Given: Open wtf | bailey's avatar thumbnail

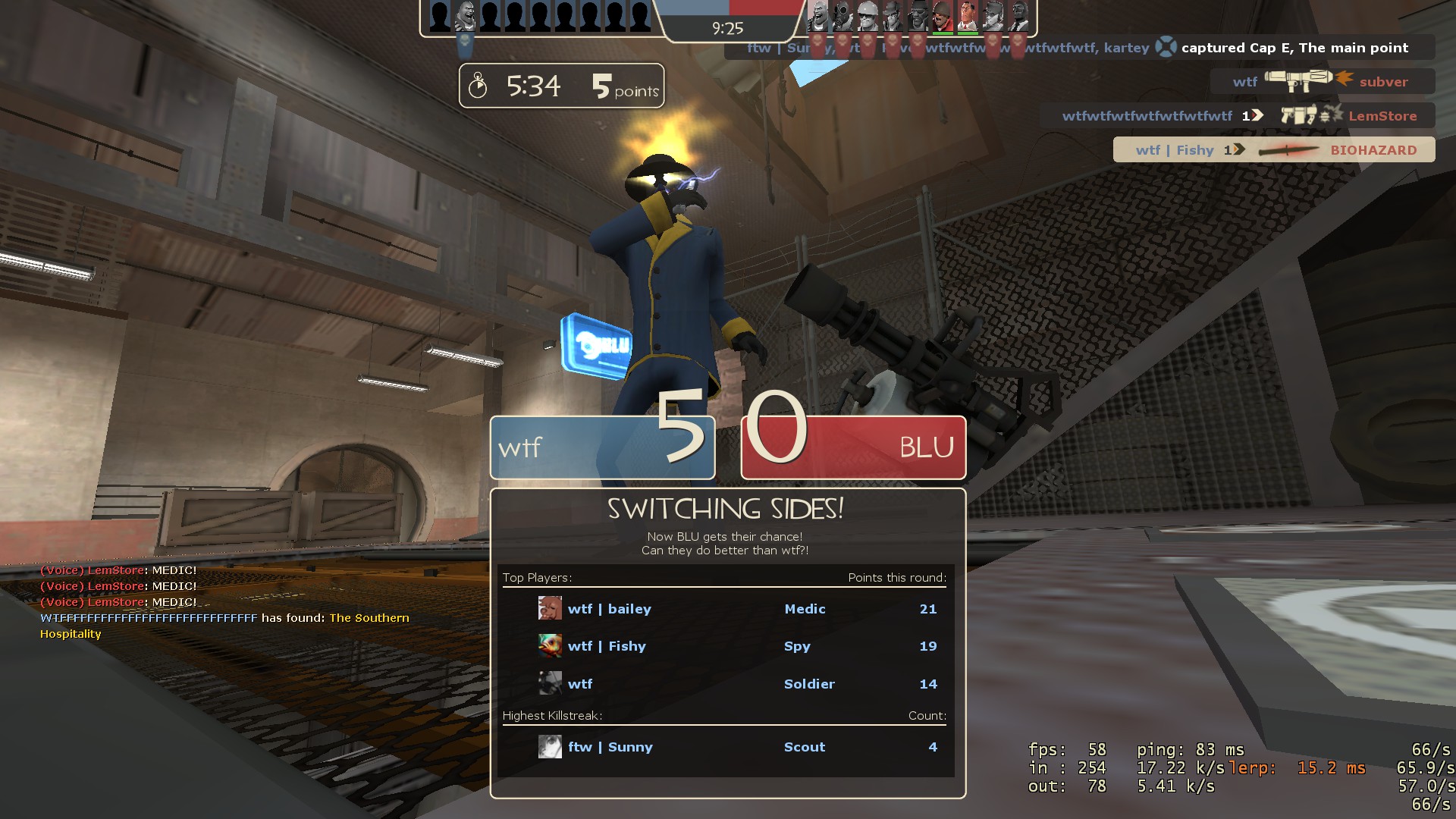Looking at the screenshot, I should pyautogui.click(x=550, y=608).
